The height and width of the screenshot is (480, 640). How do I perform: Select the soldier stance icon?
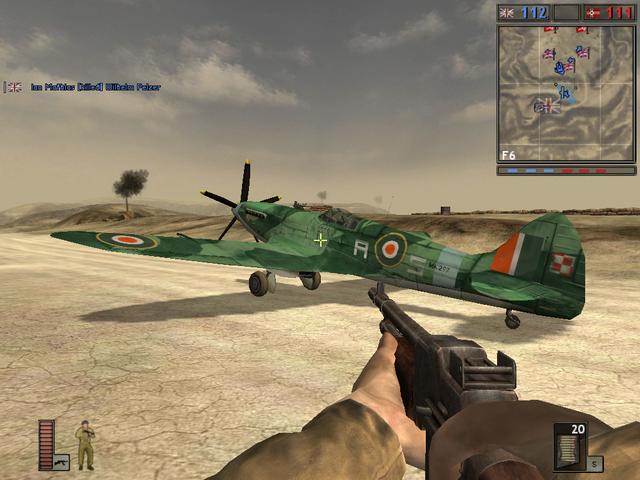pos(85,445)
